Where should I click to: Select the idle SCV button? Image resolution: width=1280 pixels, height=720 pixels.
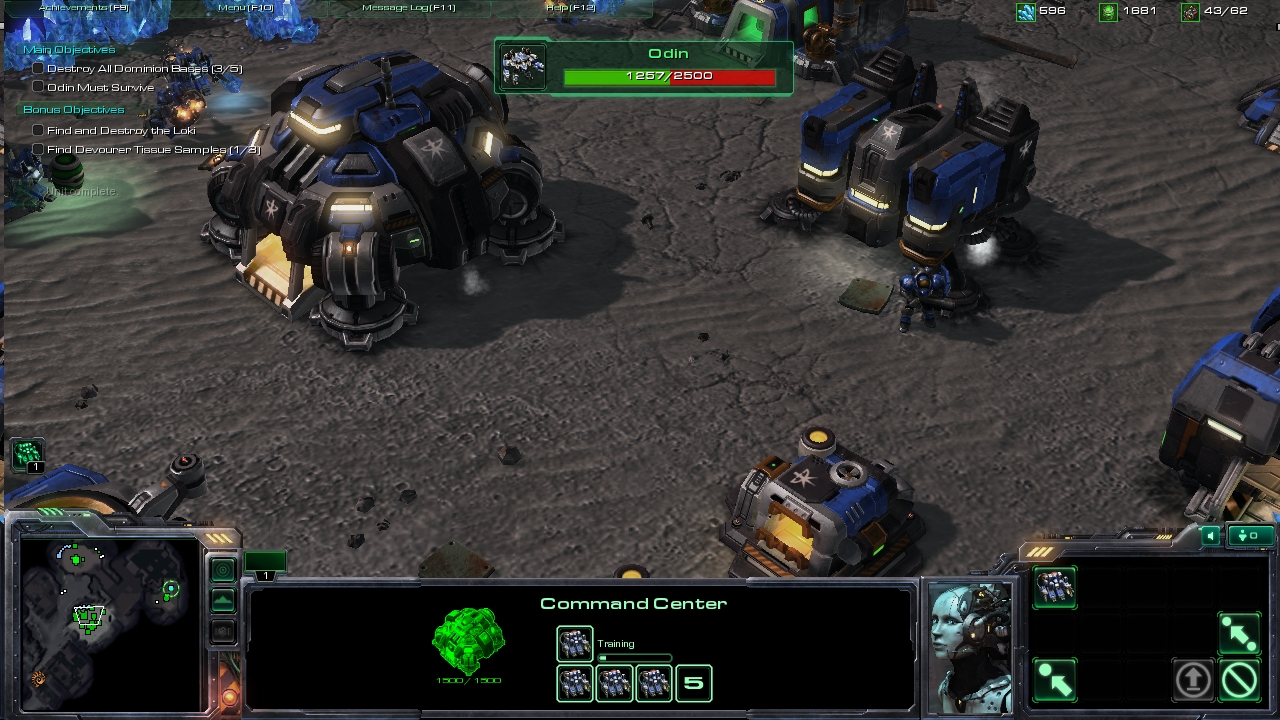click(x=27, y=455)
